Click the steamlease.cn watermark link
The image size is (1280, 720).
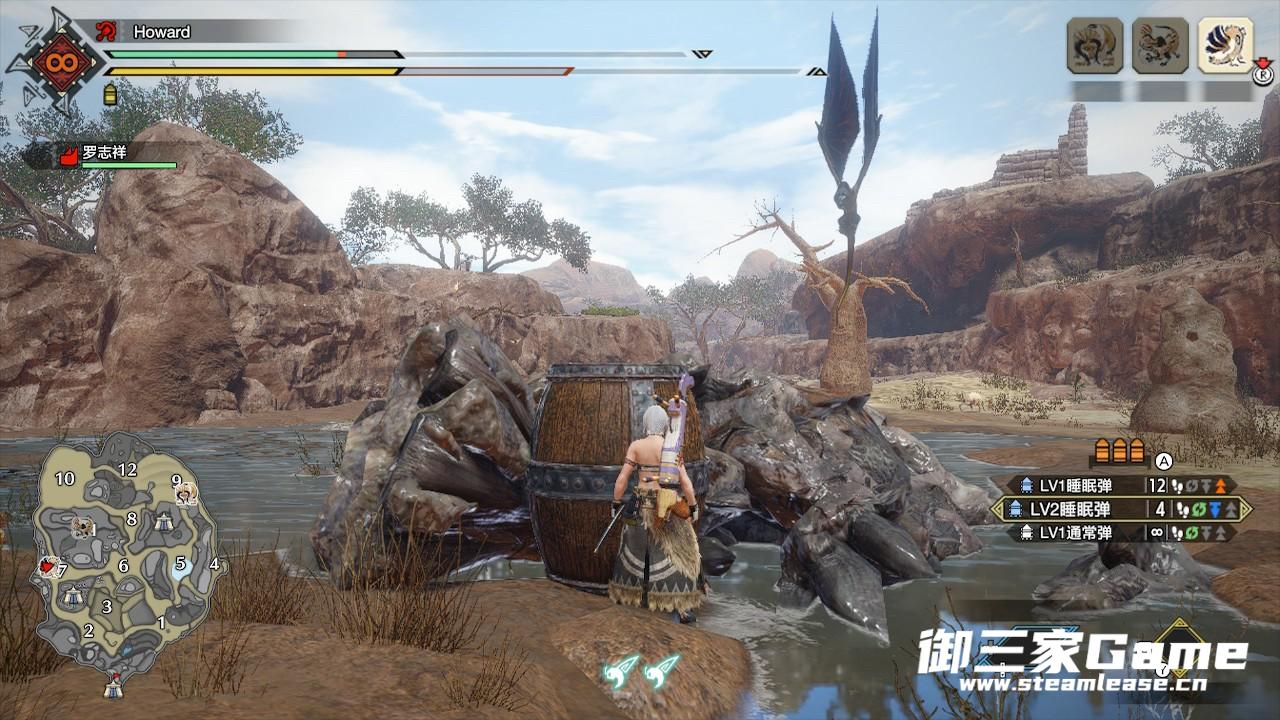1082,685
